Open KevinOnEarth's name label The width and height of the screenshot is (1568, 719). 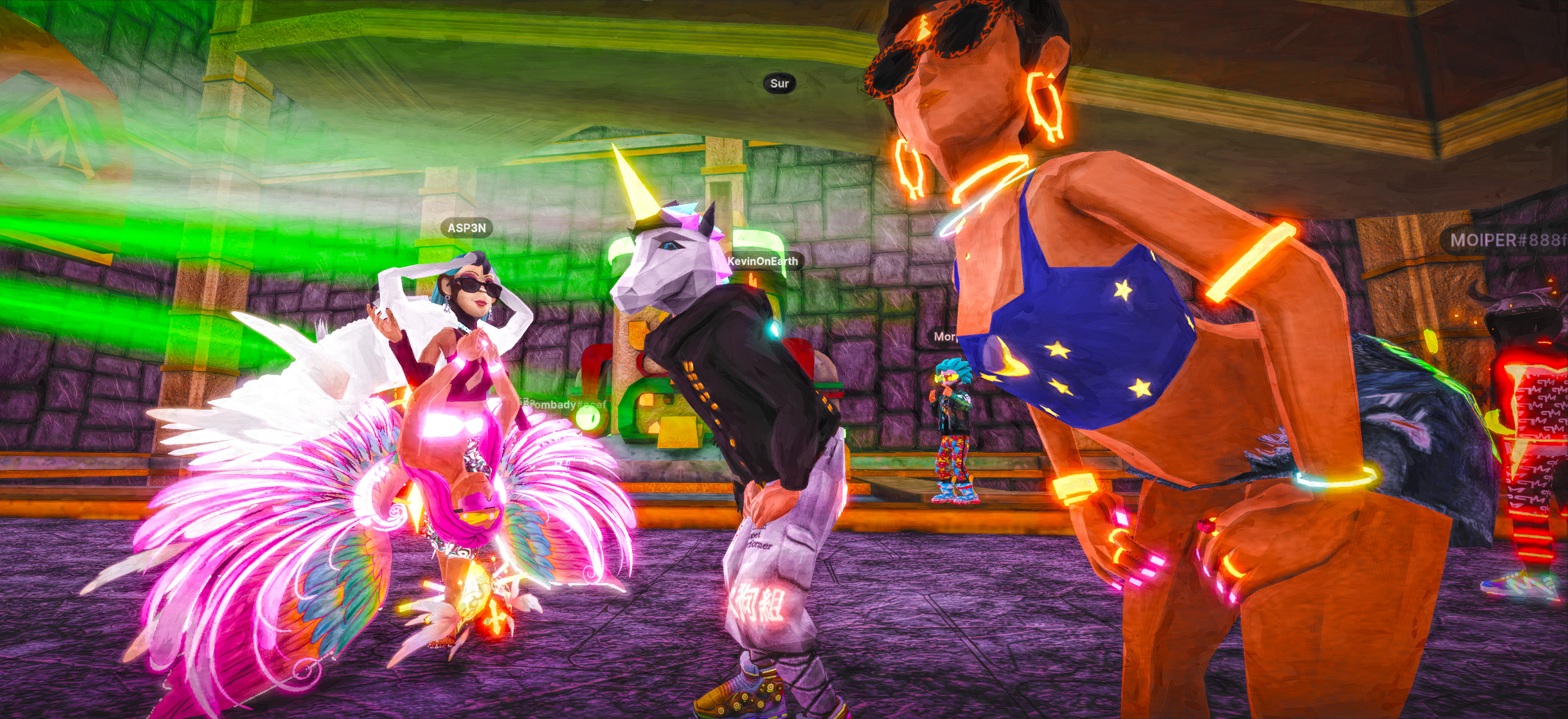(763, 261)
